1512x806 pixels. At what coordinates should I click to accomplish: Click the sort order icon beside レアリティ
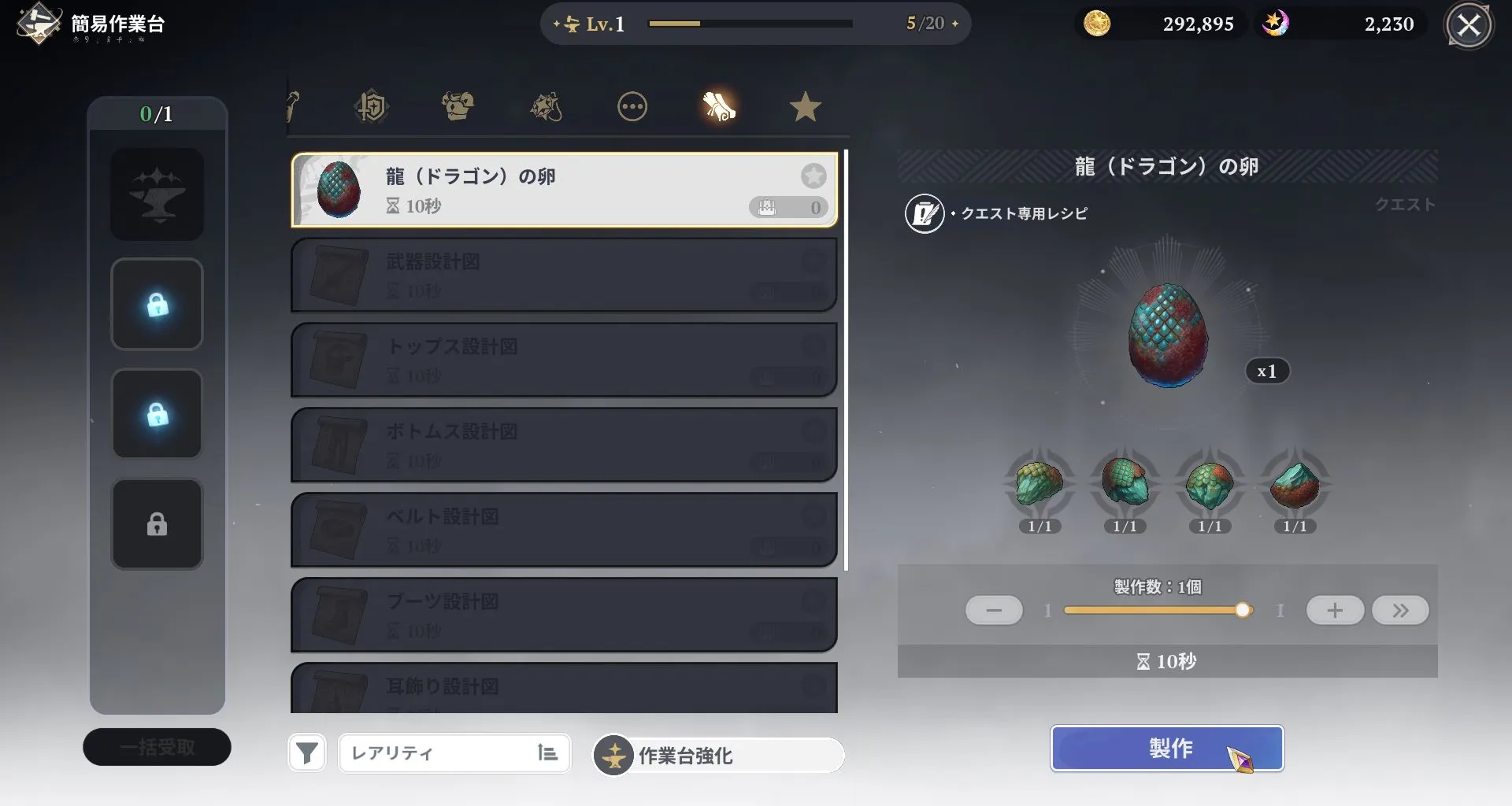(x=547, y=753)
